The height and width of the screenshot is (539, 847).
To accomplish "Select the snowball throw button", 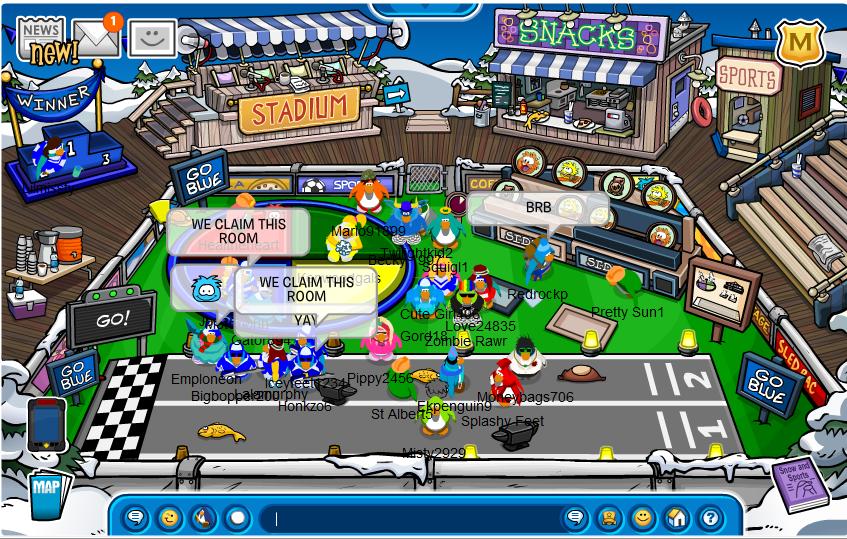I will (237, 518).
